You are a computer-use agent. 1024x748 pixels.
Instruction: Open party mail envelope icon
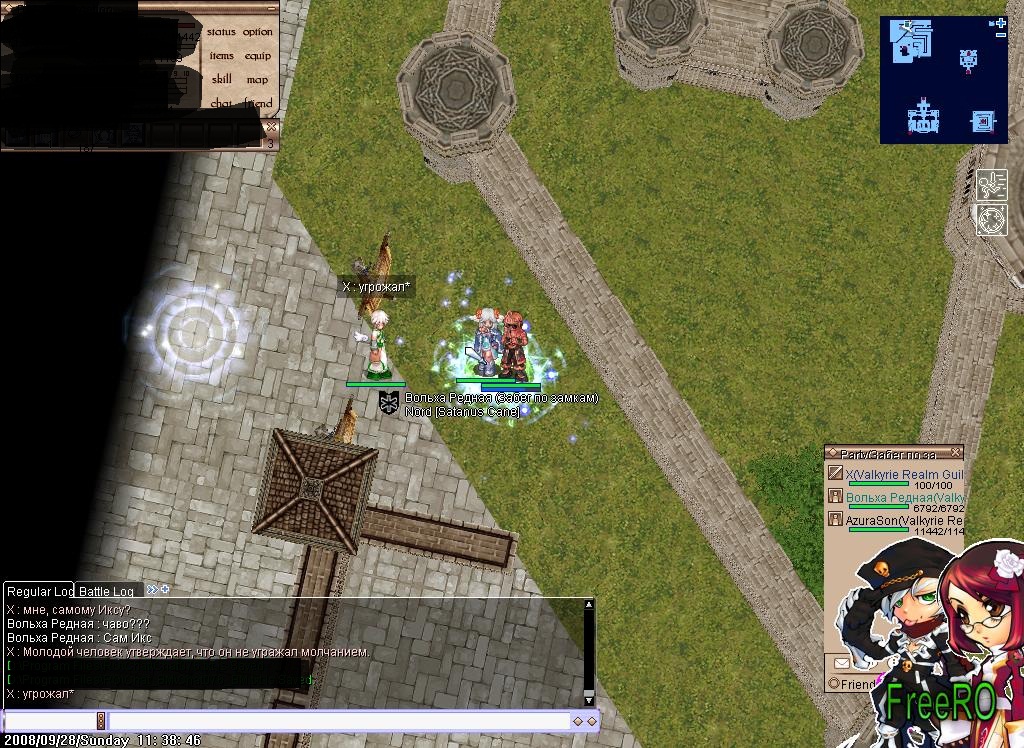pos(841,662)
